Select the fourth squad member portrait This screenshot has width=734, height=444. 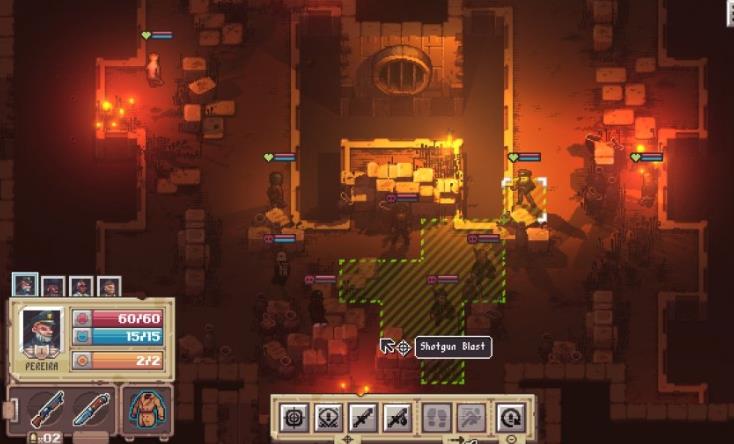[108, 288]
